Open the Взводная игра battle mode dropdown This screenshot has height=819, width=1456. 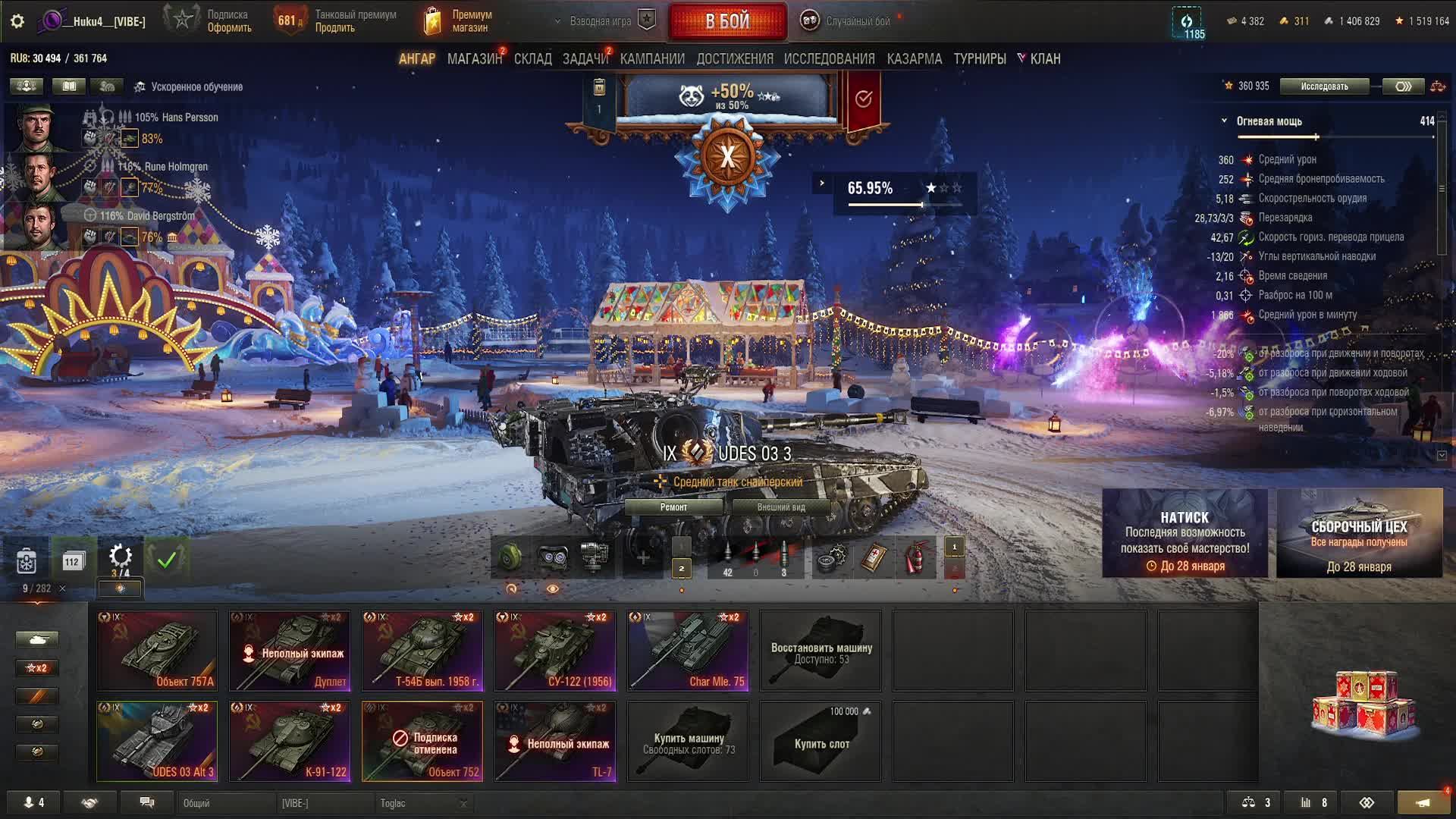click(x=601, y=21)
